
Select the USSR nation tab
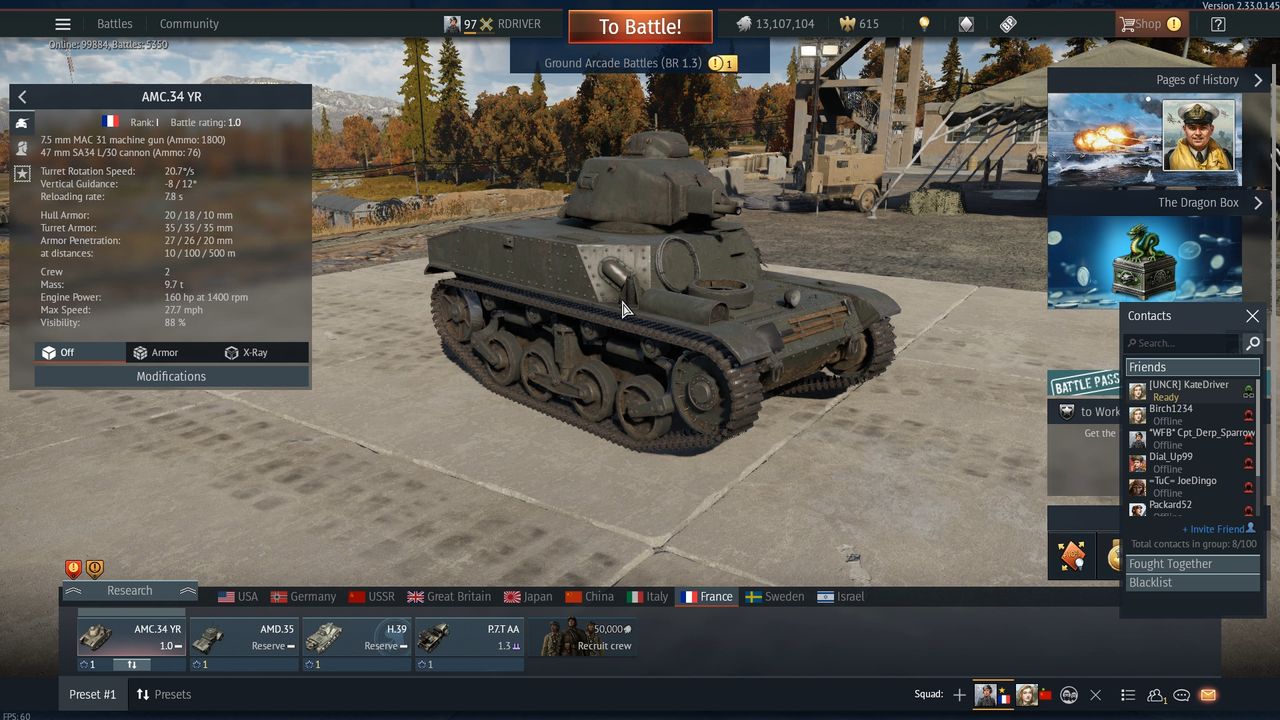pyautogui.click(x=371, y=597)
